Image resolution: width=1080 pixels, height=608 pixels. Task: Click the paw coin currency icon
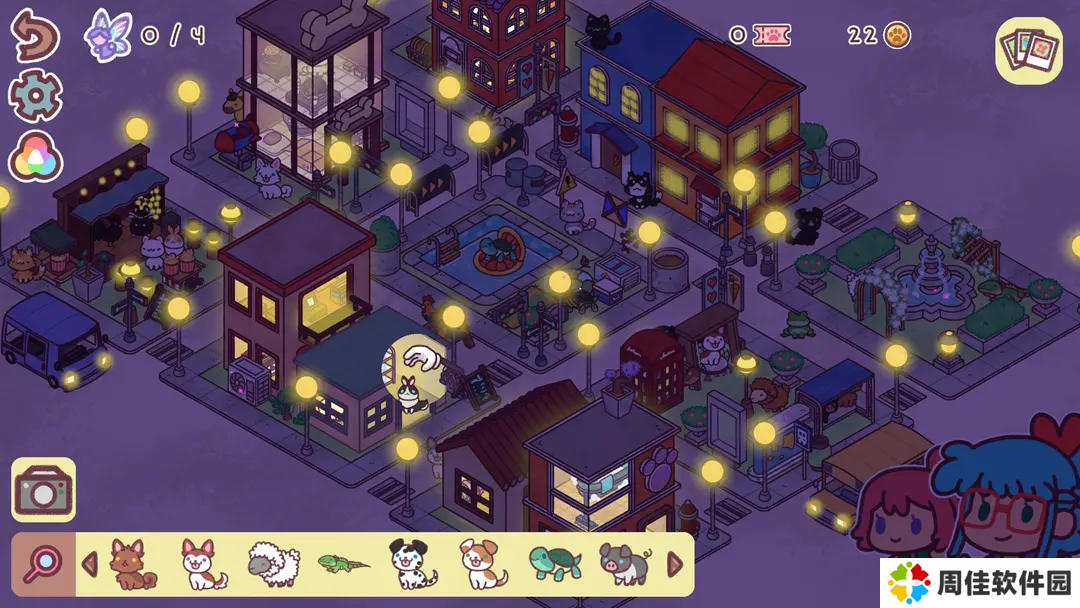click(x=898, y=37)
